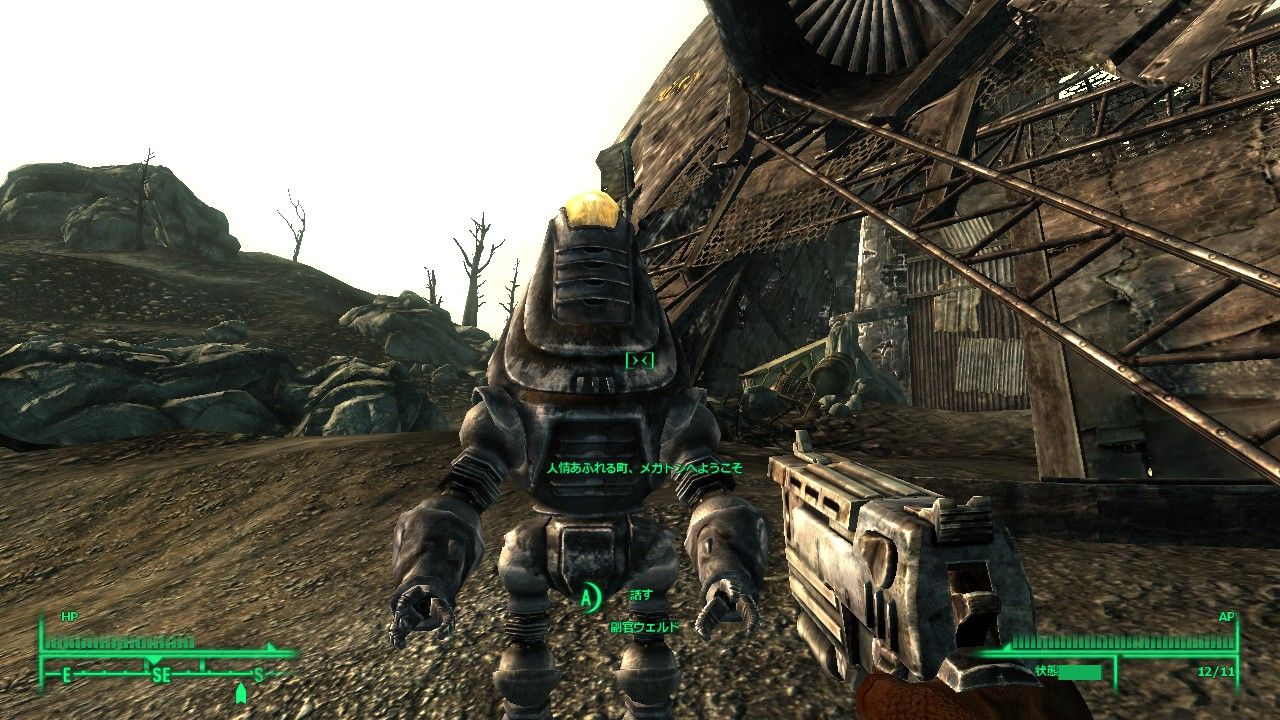Image resolution: width=1280 pixels, height=720 pixels.
Task: Click the notch divider on the compass scale
Action: [202, 665]
